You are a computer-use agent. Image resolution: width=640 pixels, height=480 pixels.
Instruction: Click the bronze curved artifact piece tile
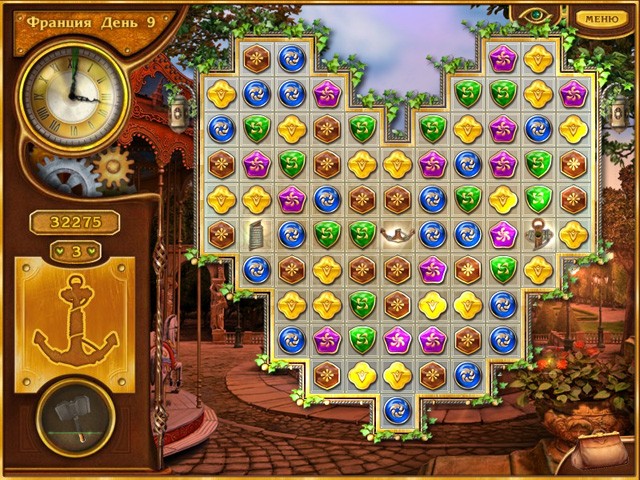coord(397,234)
